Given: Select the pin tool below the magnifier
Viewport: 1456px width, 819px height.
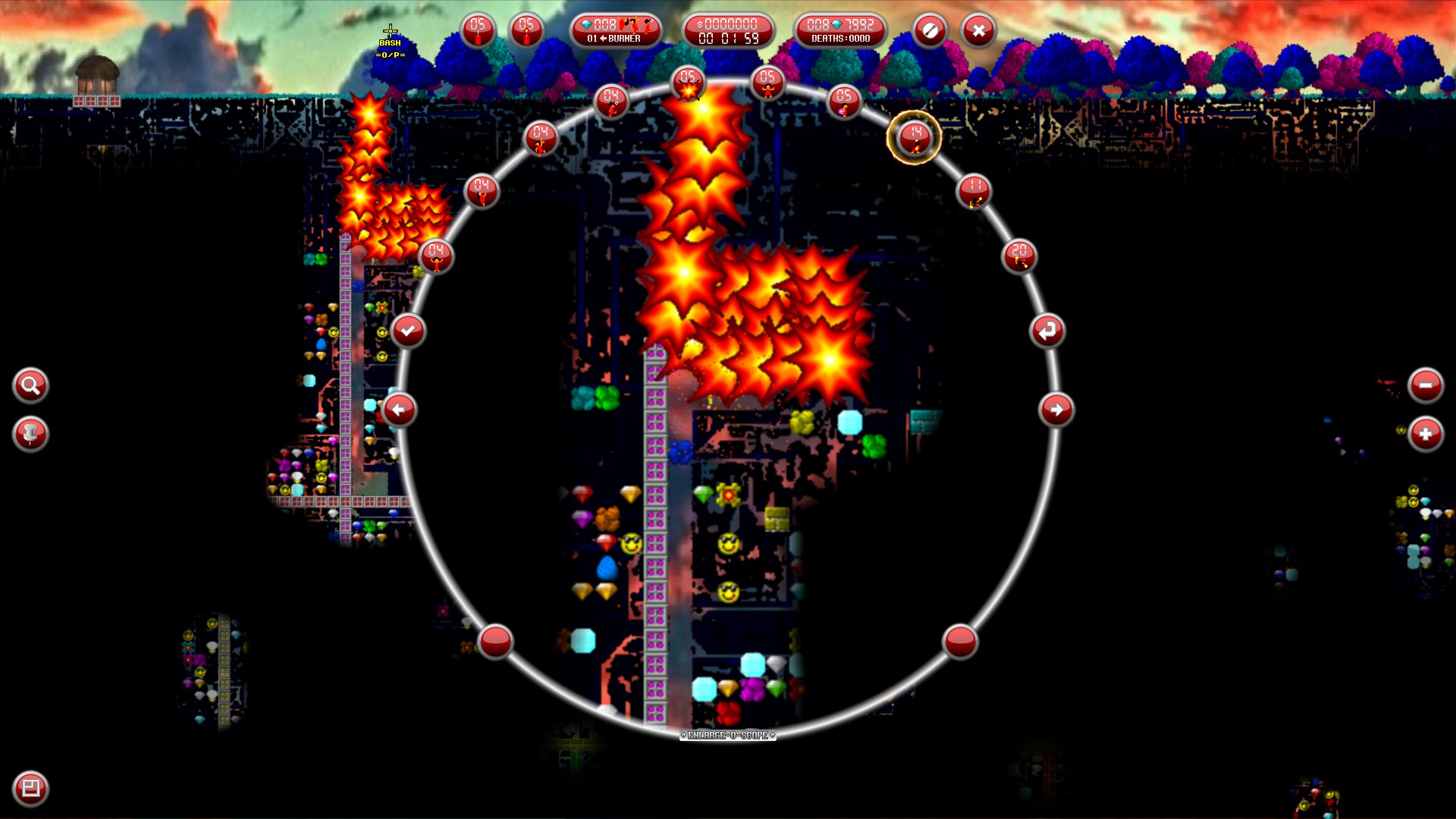Looking at the screenshot, I should (30, 435).
